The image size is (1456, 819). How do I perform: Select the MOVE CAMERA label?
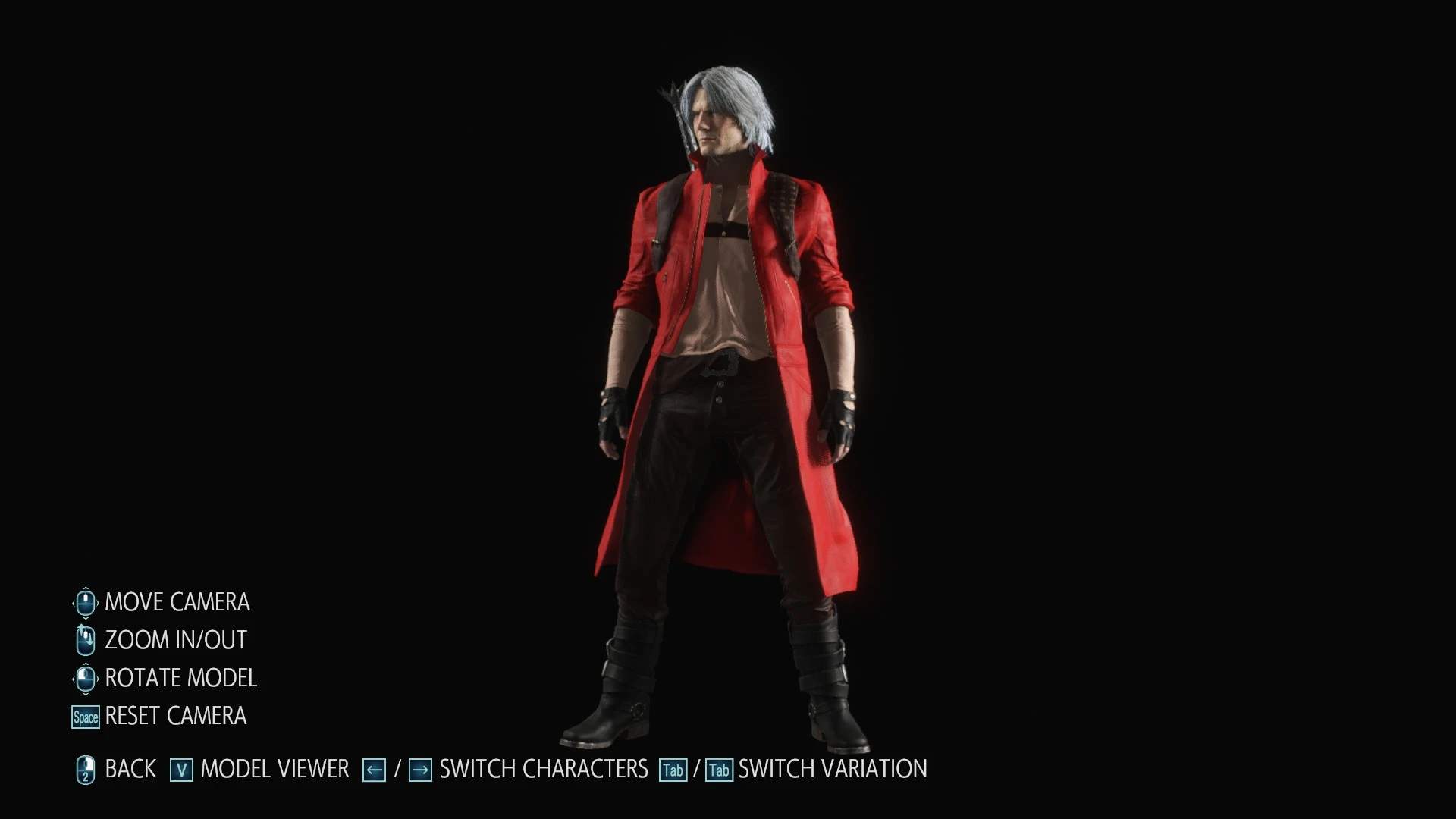click(x=177, y=602)
